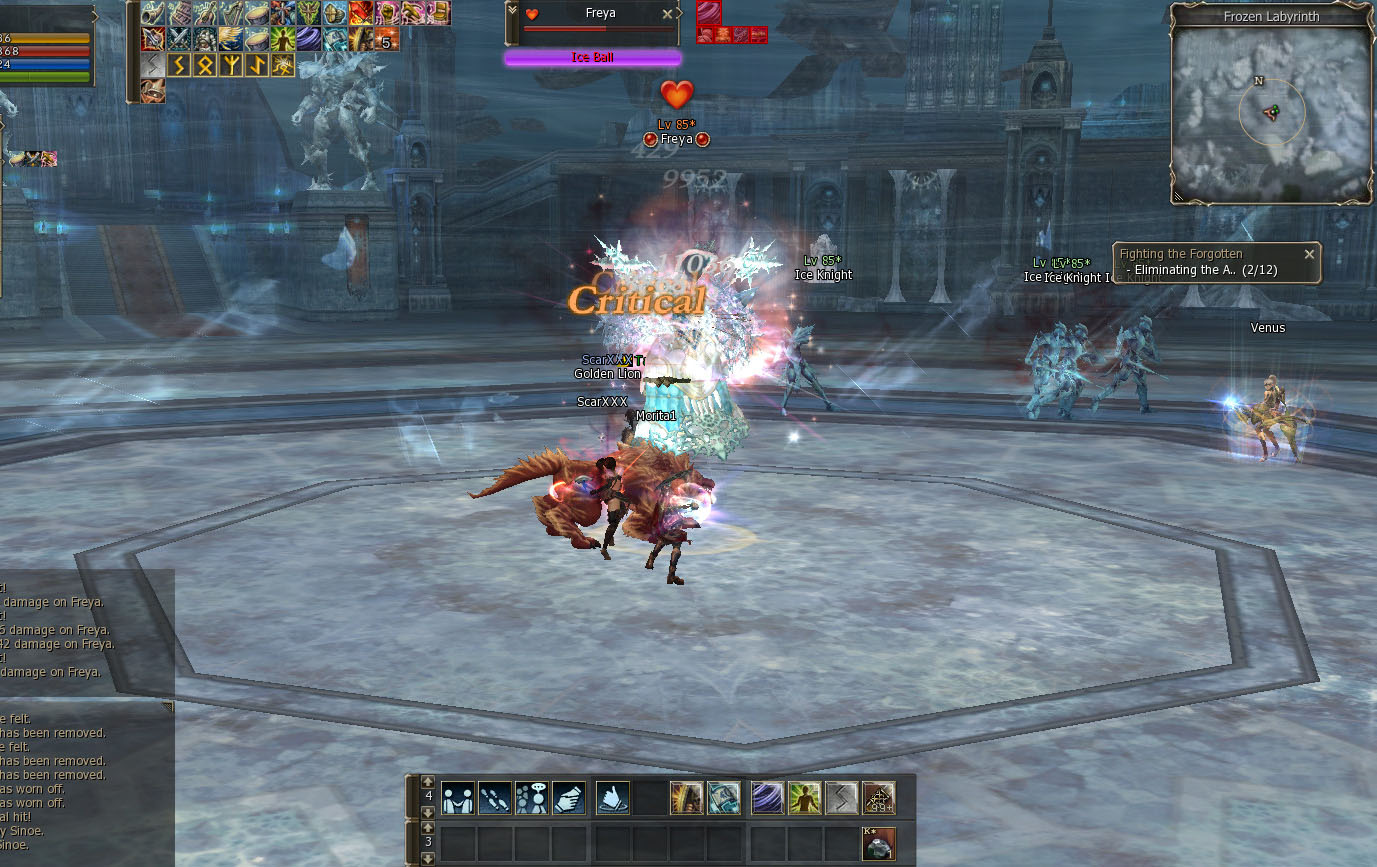Toggle walk/run with the footprints hotbar icon
1377x867 pixels.
tap(497, 797)
